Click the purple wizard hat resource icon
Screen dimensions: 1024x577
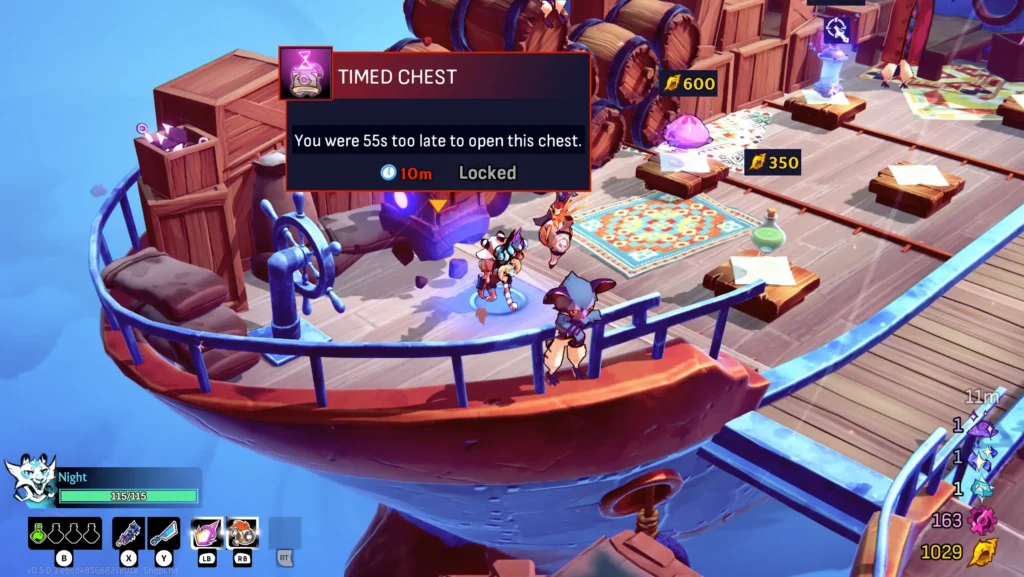coord(982,428)
